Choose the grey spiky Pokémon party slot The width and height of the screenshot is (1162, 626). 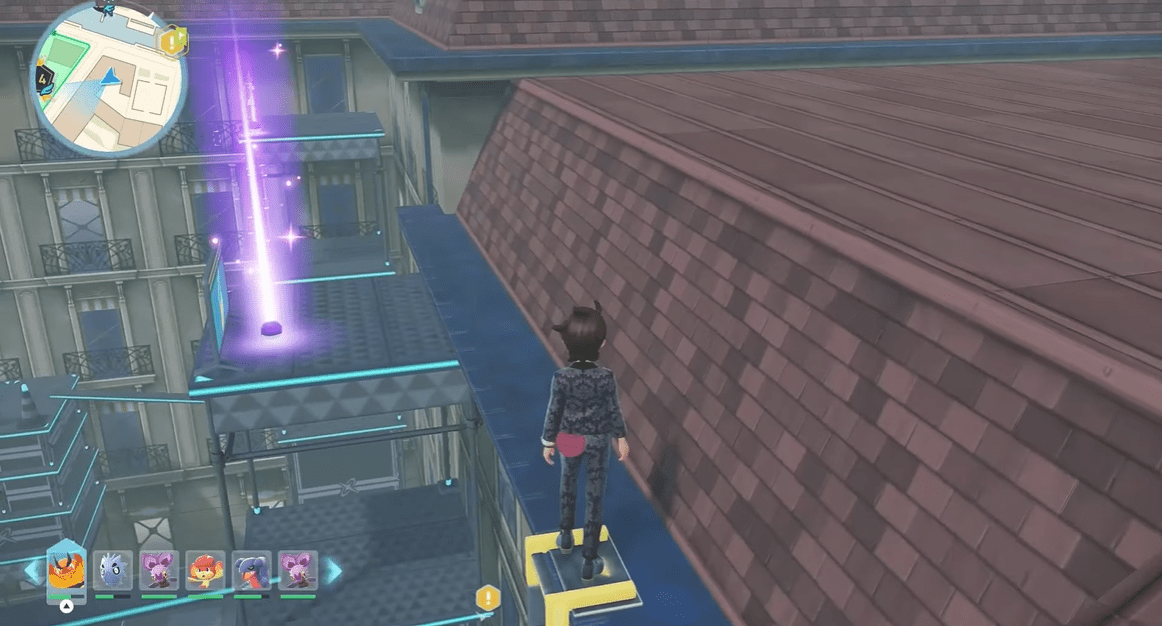click(112, 571)
